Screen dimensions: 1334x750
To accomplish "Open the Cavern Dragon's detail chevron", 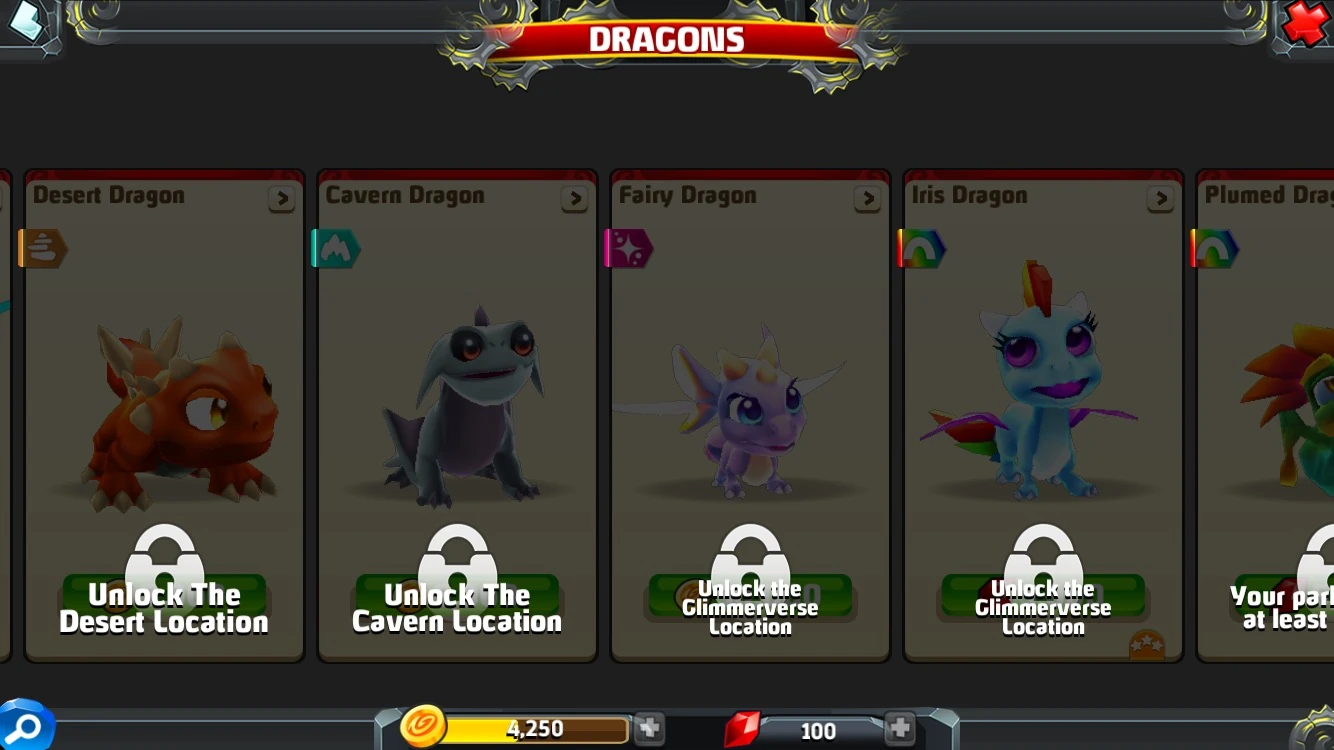I will [574, 199].
